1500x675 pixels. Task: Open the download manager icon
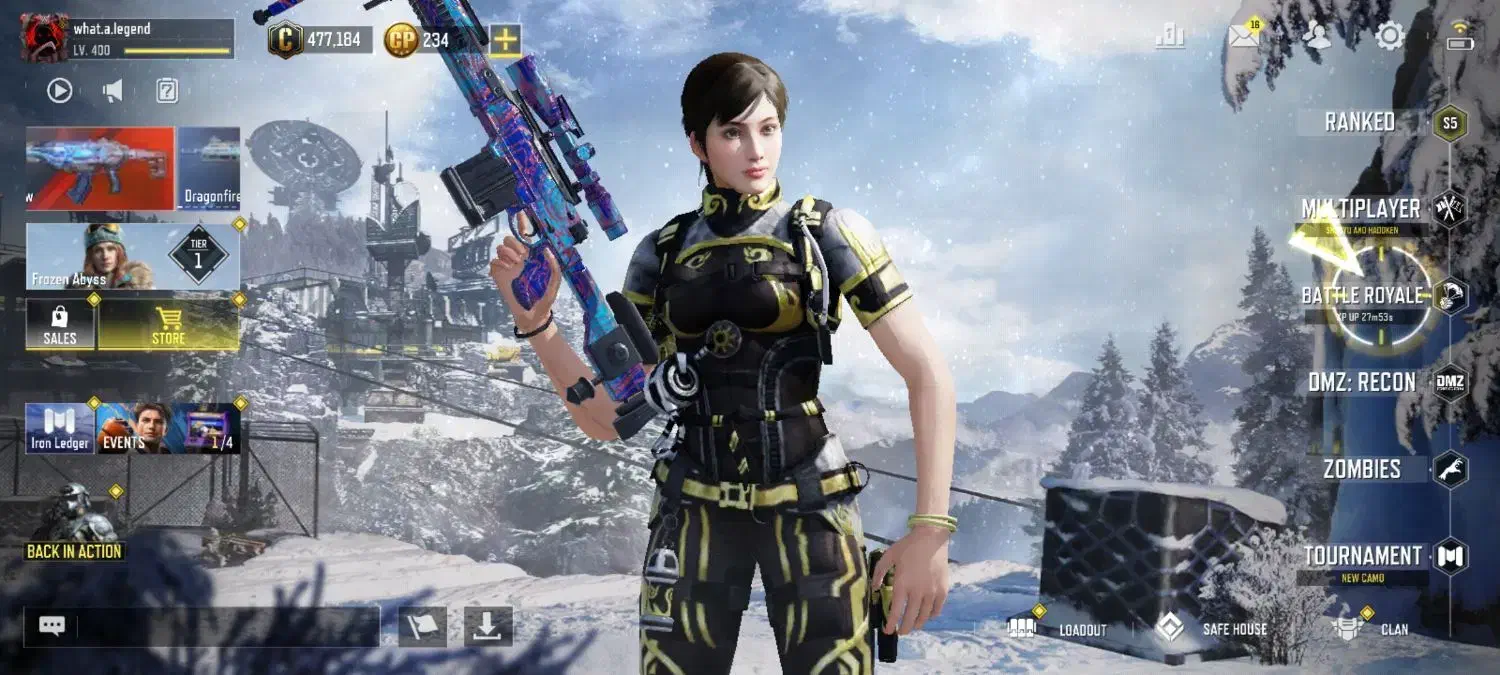click(x=488, y=626)
